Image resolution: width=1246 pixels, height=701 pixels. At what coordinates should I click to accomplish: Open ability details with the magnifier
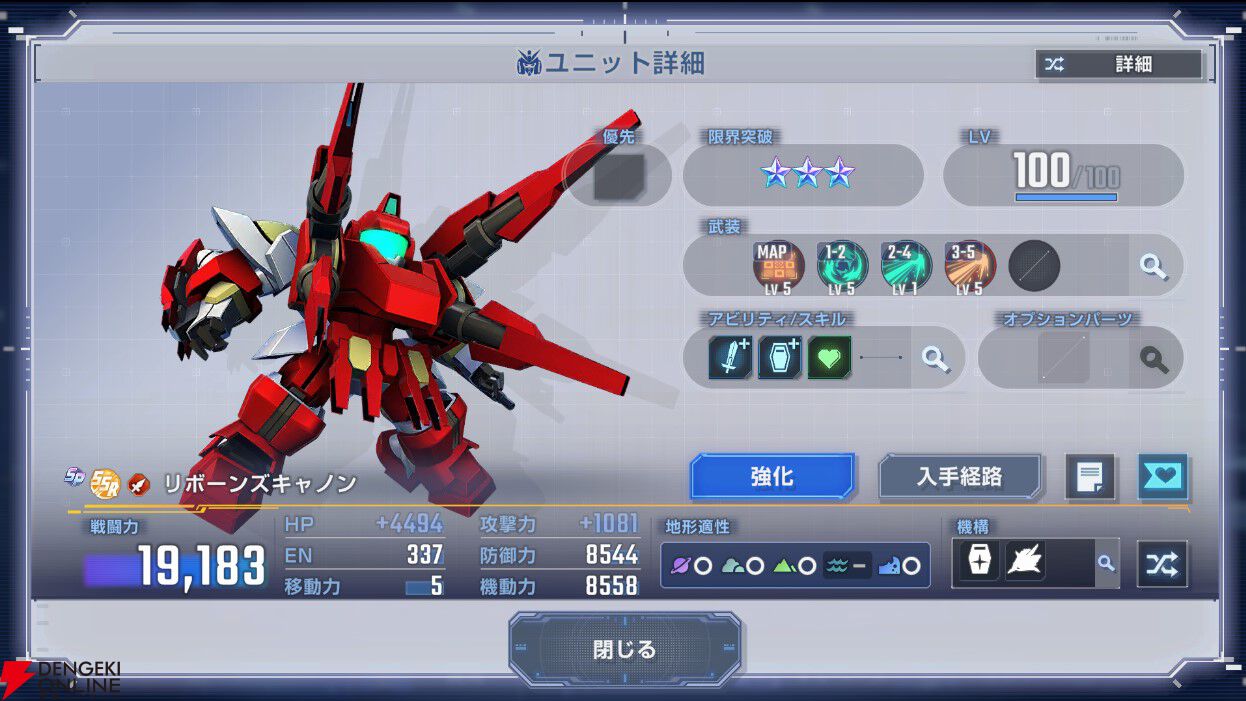point(935,358)
